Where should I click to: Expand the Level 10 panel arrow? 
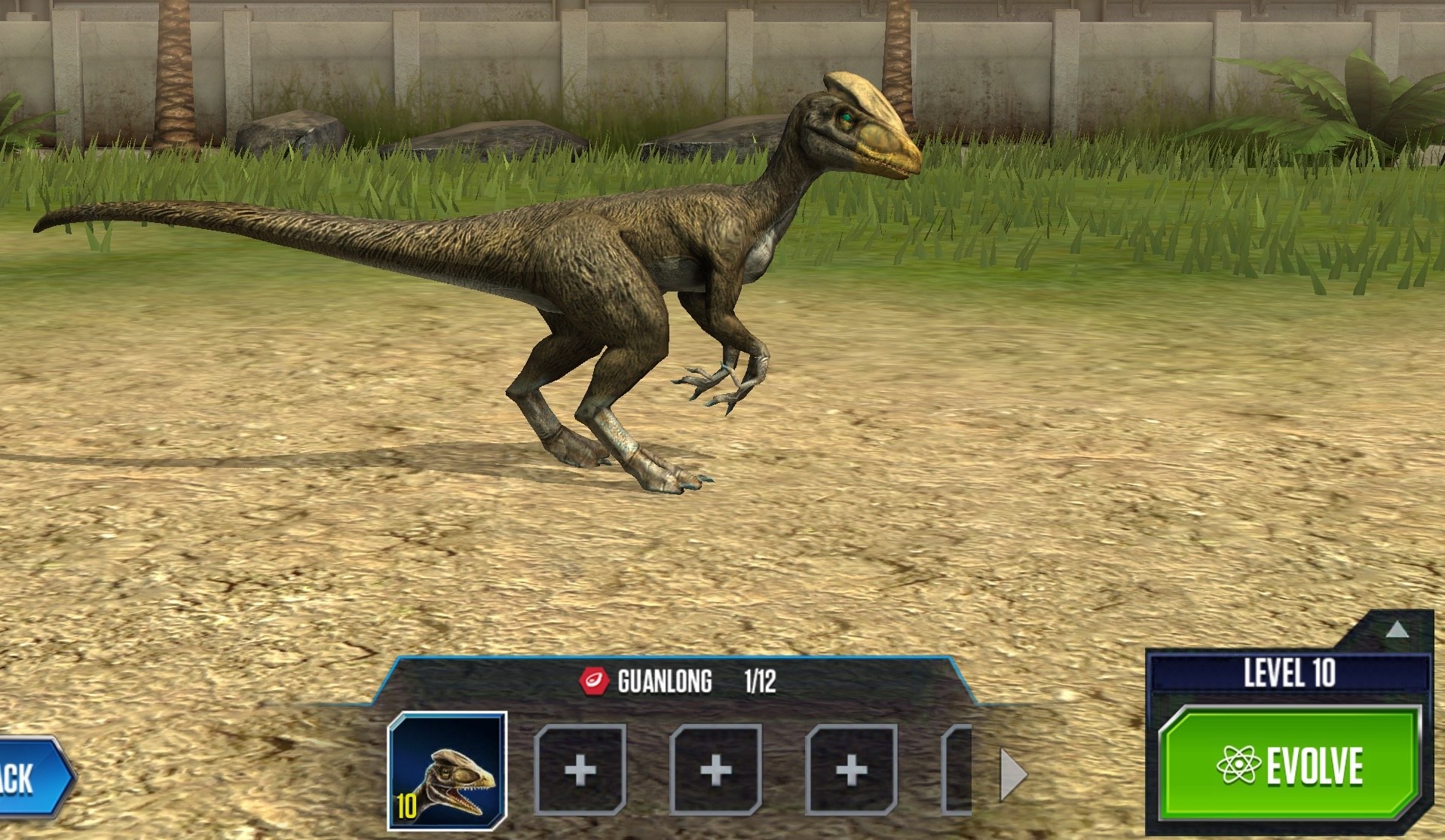(1397, 630)
